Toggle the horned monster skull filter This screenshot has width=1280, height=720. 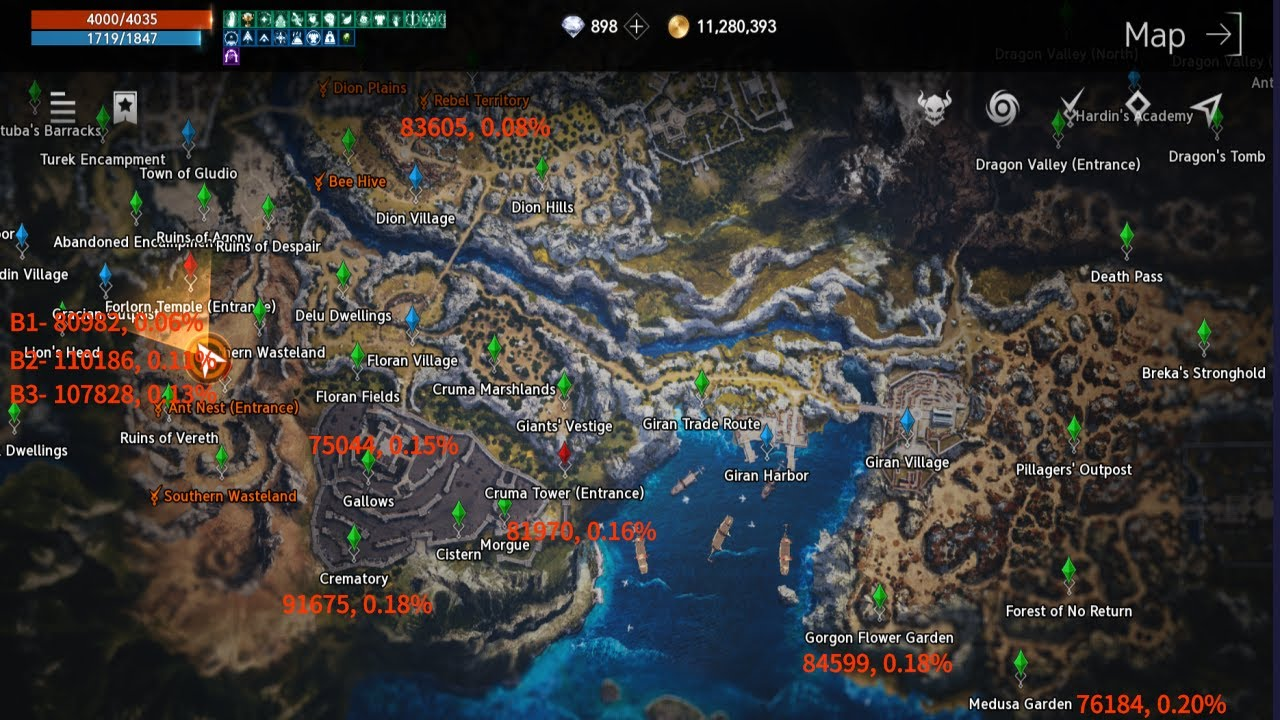934,107
